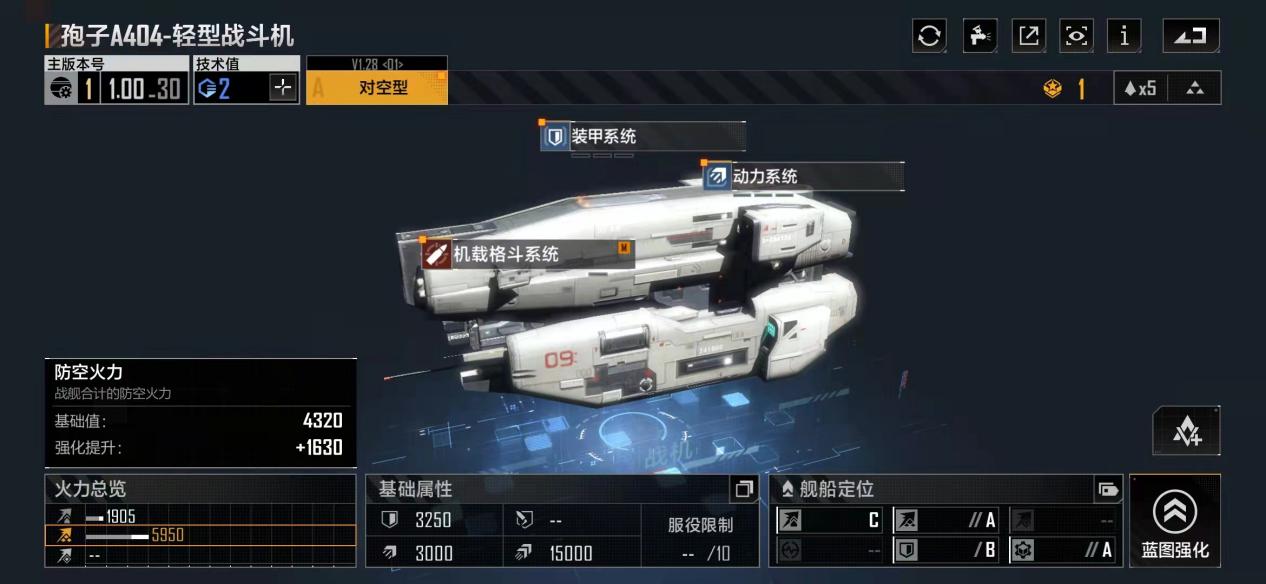Choose the three-triangle formation option
The image size is (1266, 584).
(1195, 88)
